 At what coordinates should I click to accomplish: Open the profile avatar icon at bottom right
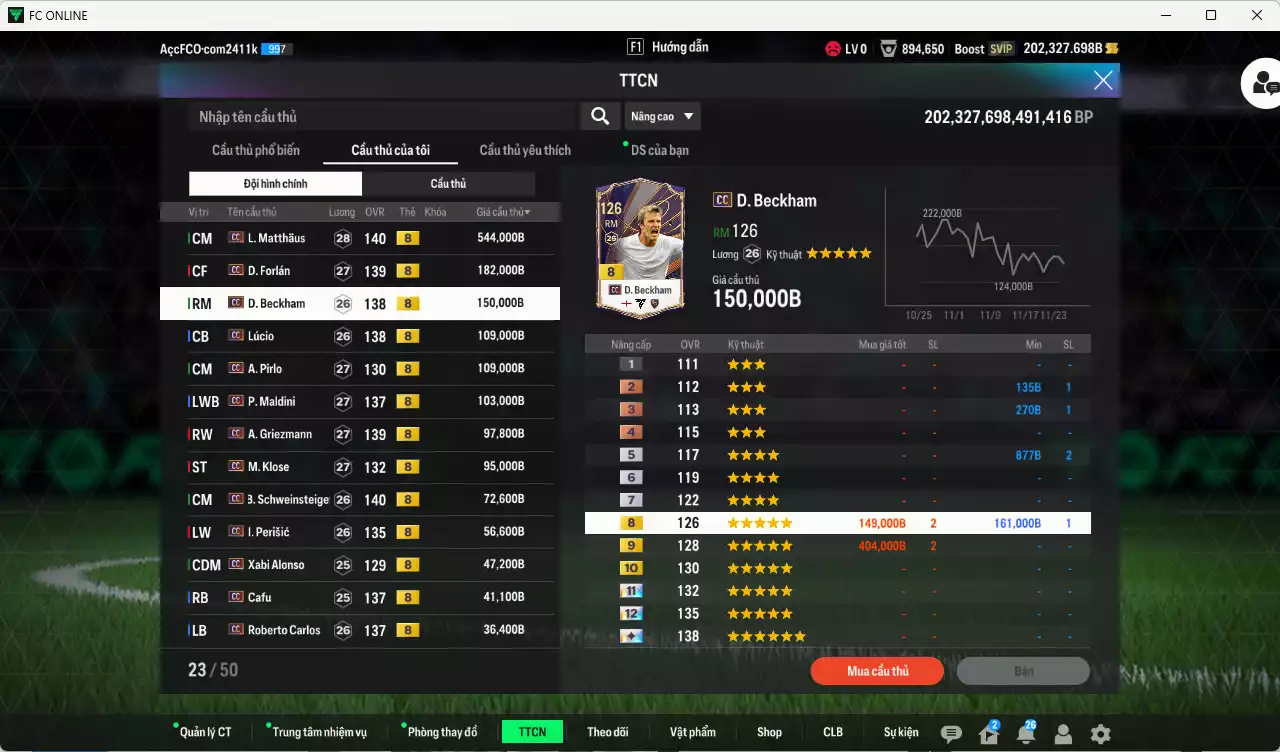coord(1062,732)
